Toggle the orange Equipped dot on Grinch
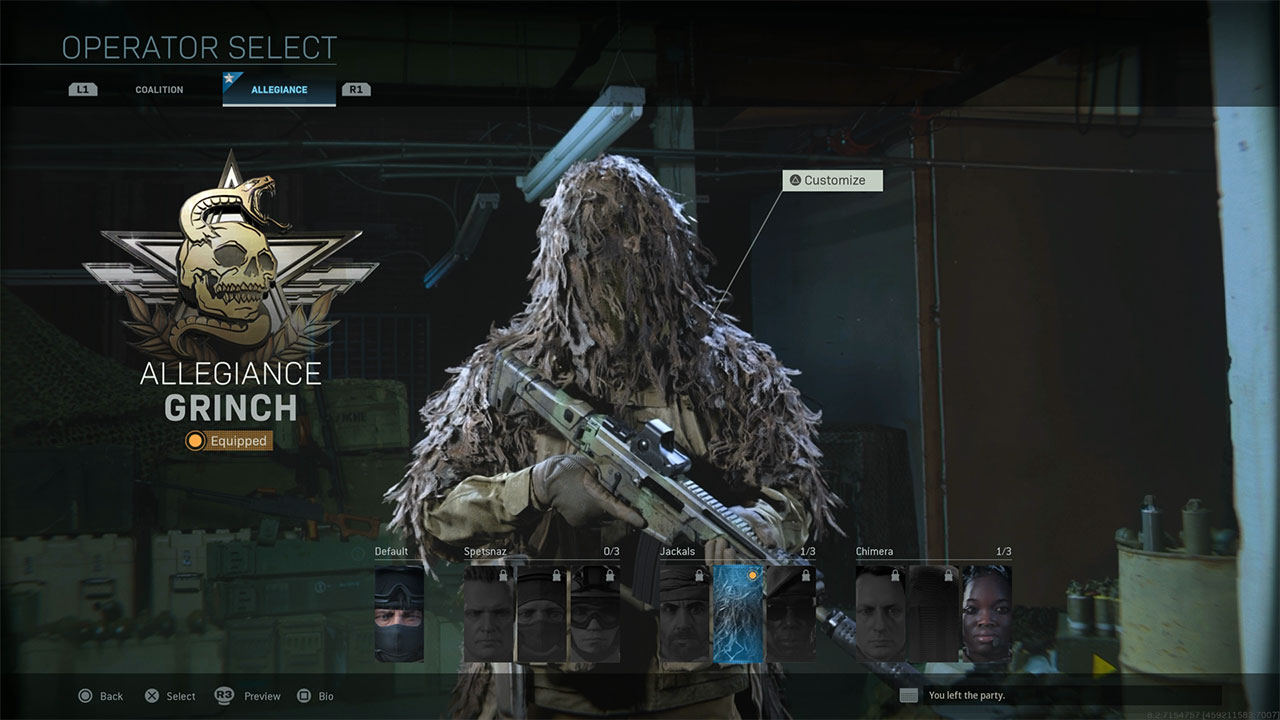The width and height of the screenshot is (1280, 720). click(x=194, y=441)
